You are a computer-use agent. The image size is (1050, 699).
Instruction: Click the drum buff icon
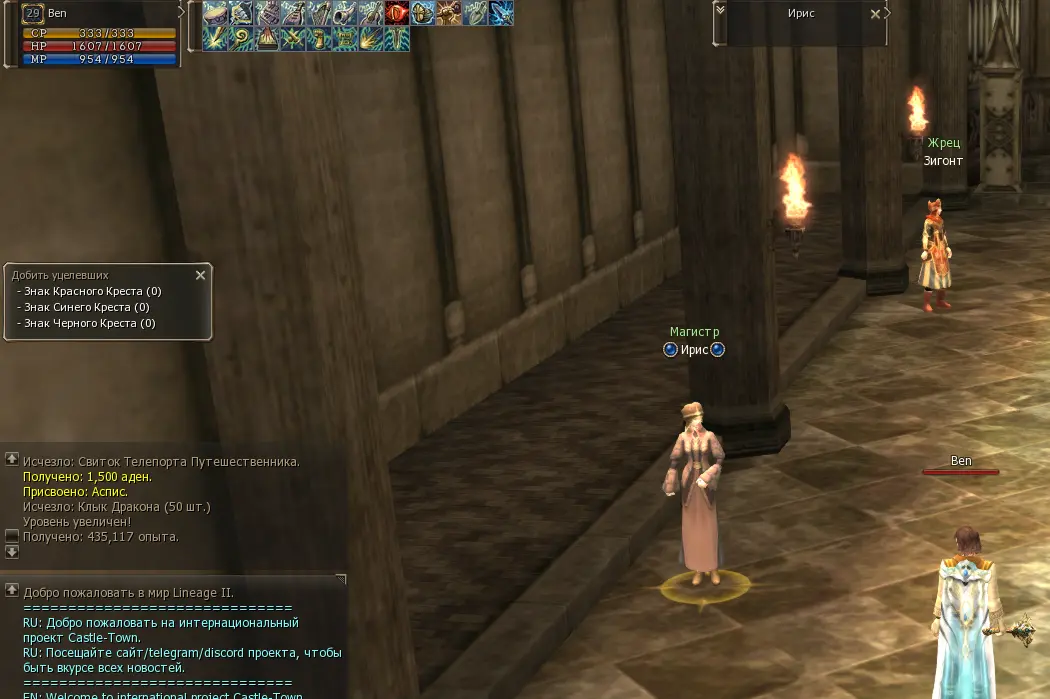[215, 13]
